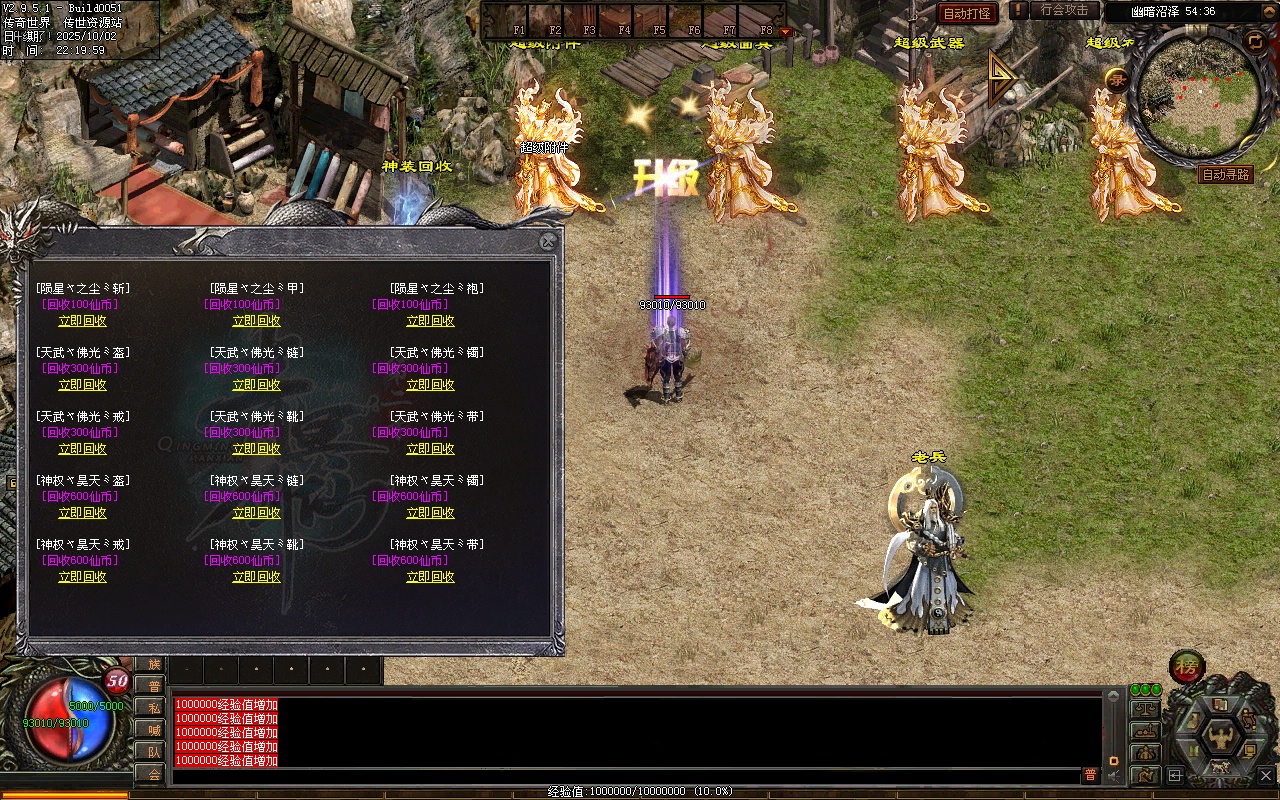The image size is (1280, 800).
Task: Open the character panel with muscular figure
Action: pyautogui.click(x=1220, y=738)
